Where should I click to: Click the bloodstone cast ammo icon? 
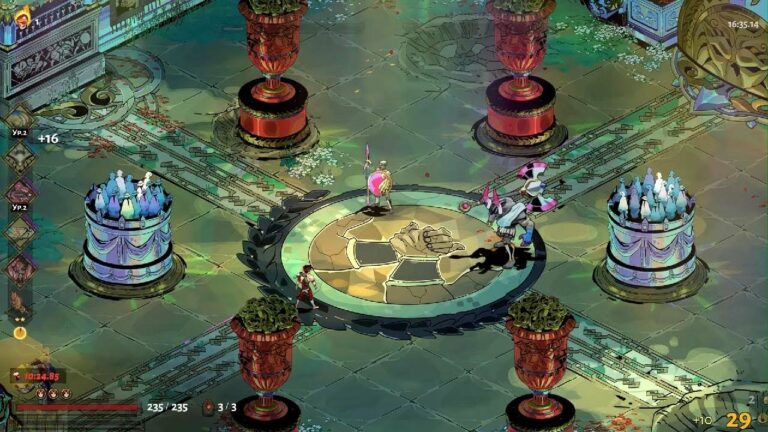point(208,407)
